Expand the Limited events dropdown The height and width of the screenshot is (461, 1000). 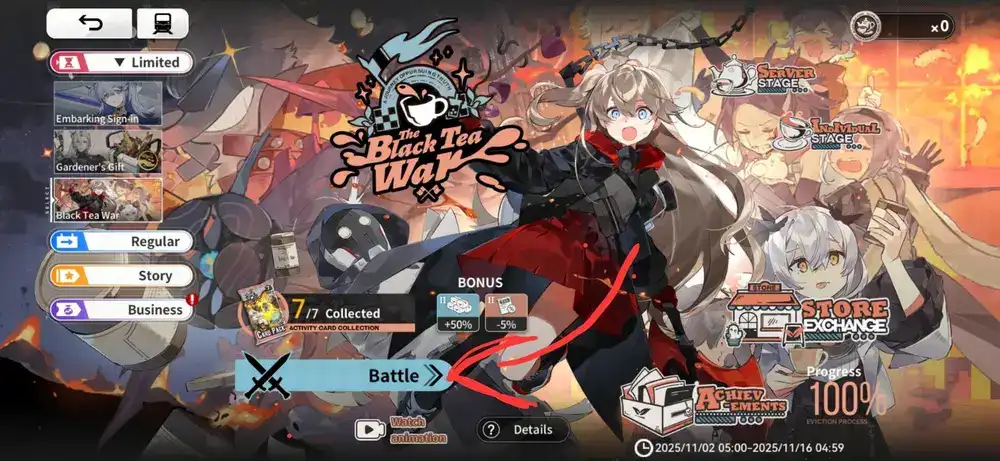(x=121, y=62)
